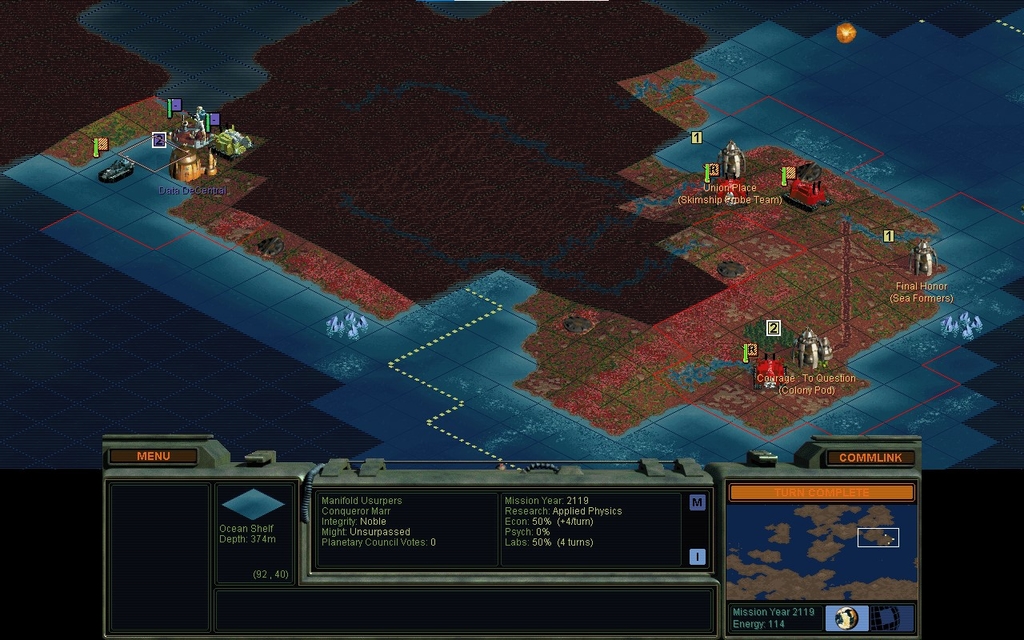Click the M button in the info panel
The height and width of the screenshot is (640, 1024).
[x=697, y=503]
